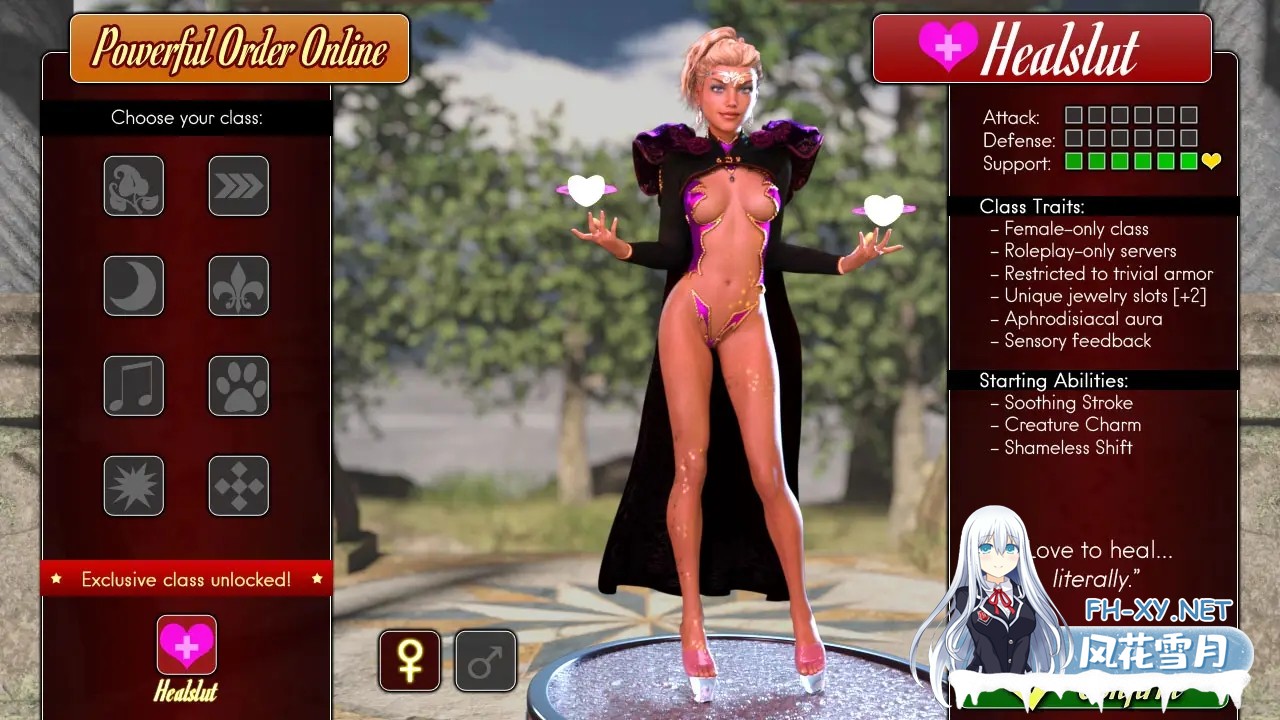Choose the crescent moon class
The height and width of the screenshot is (720, 1280).
(133, 286)
